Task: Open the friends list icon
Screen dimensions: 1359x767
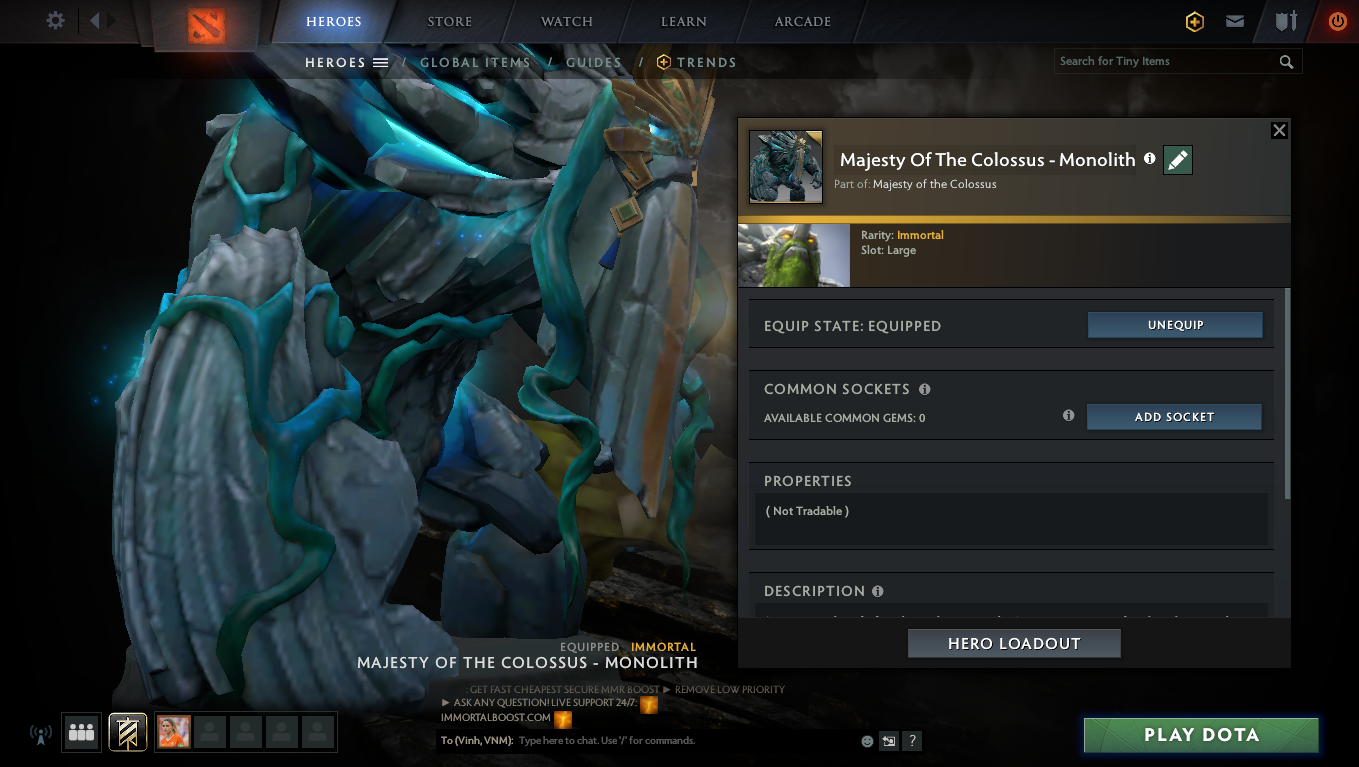Action: [81, 732]
